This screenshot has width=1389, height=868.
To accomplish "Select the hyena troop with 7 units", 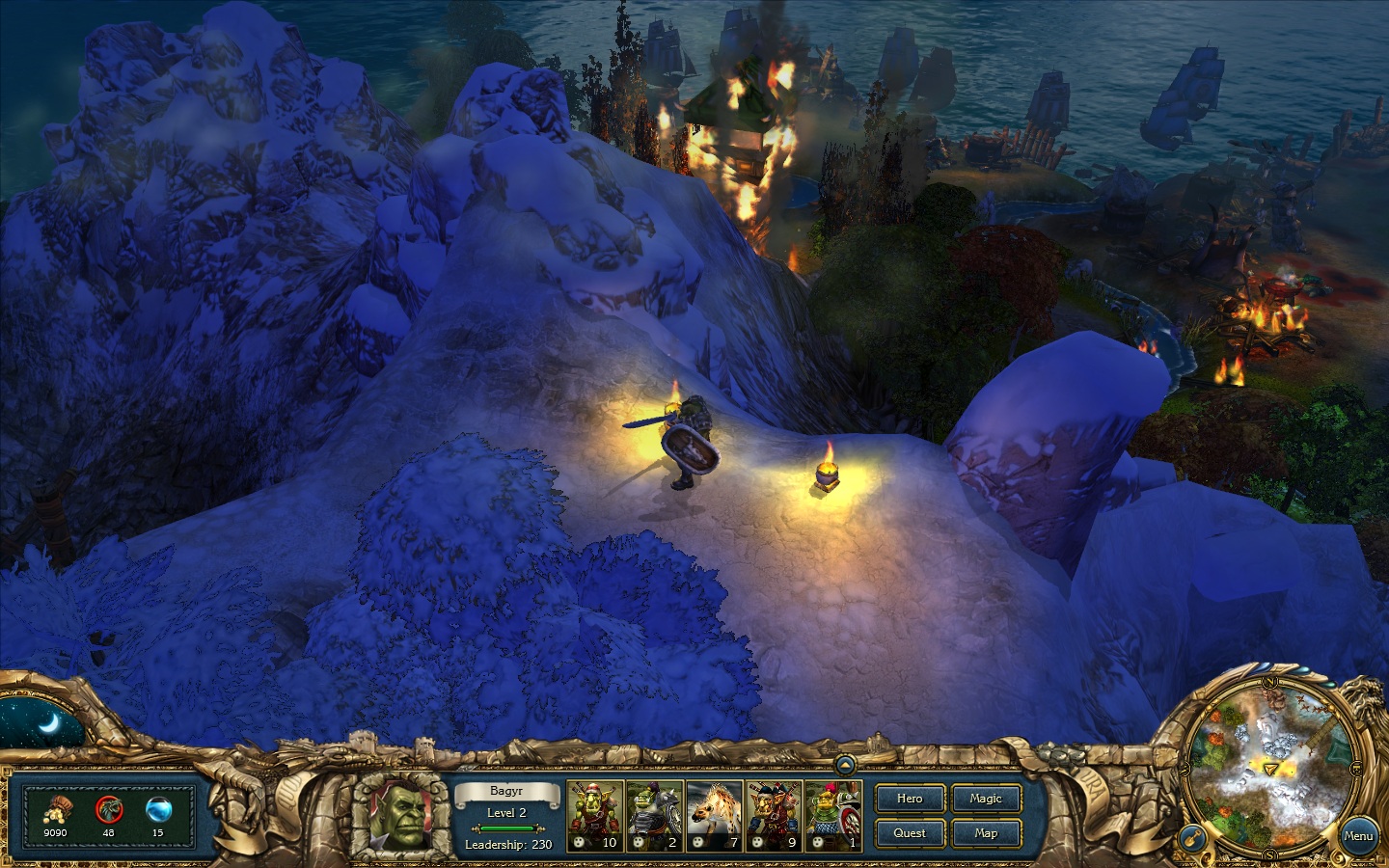I will pos(714,816).
